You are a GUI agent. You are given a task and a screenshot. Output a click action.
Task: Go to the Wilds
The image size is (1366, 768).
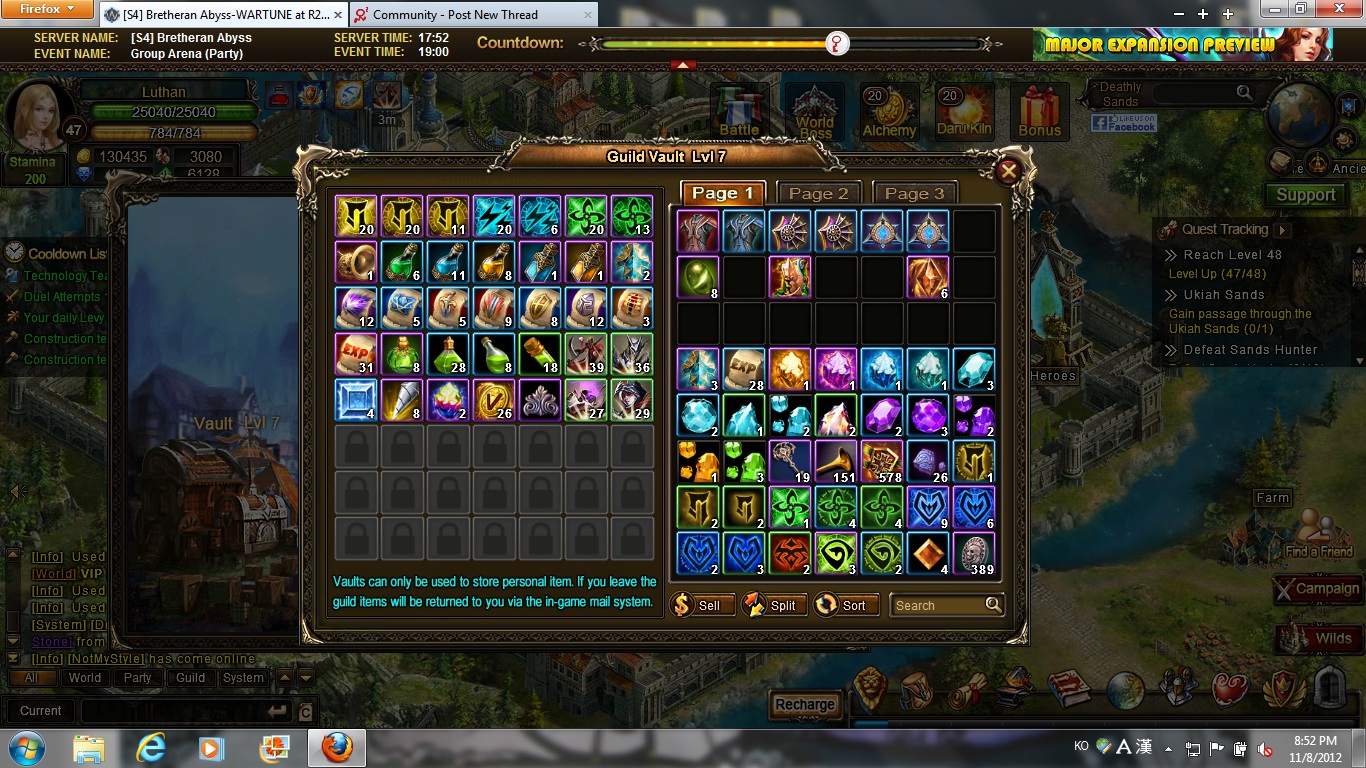point(1320,638)
